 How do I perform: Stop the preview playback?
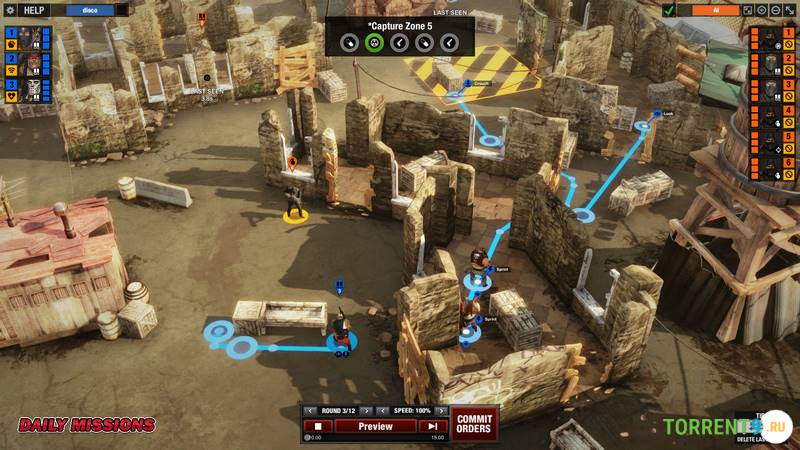coord(317,426)
